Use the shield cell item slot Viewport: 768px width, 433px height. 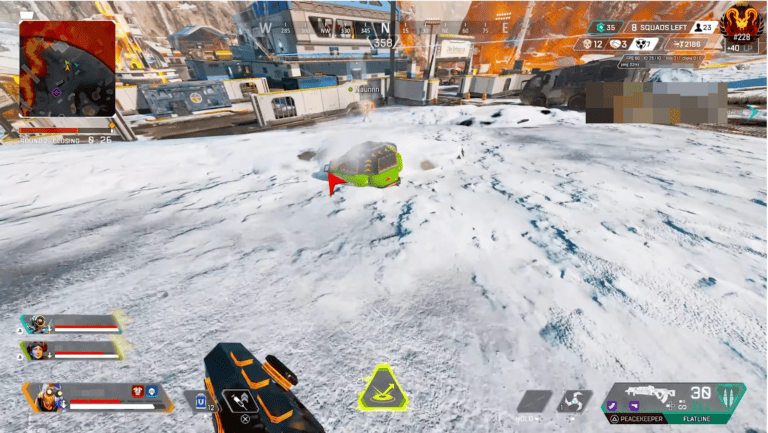click(x=202, y=401)
